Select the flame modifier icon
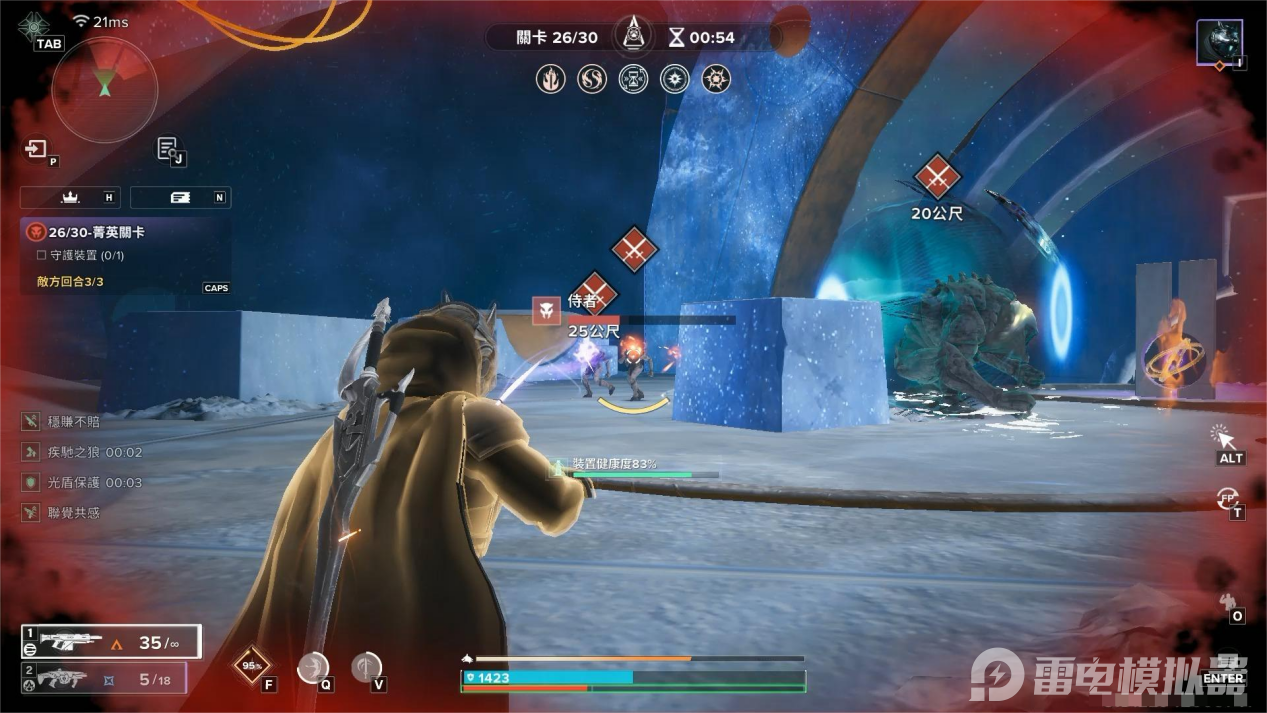Viewport: 1267px width, 713px height. click(550, 79)
